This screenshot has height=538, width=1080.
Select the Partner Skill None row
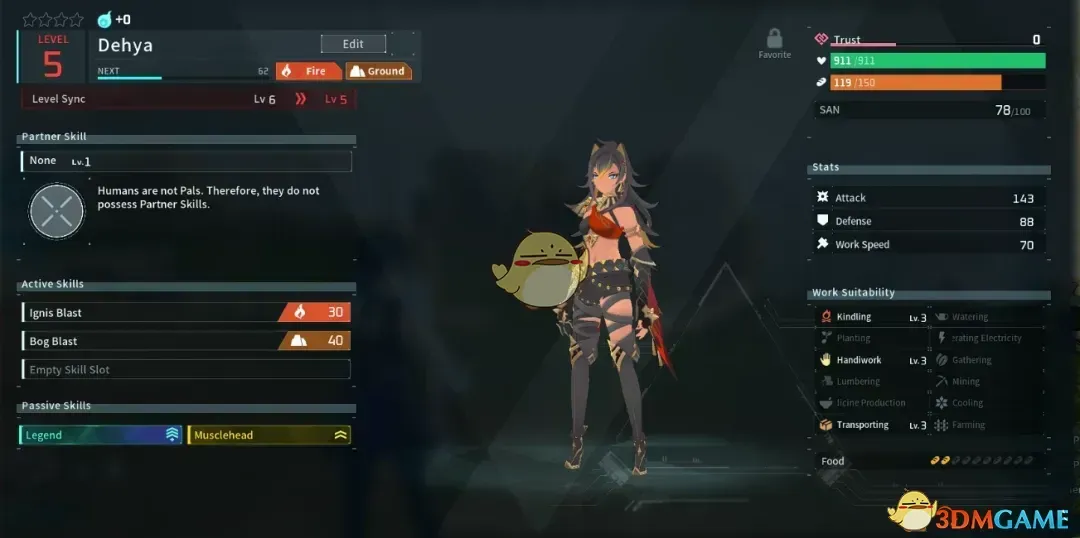[186, 161]
